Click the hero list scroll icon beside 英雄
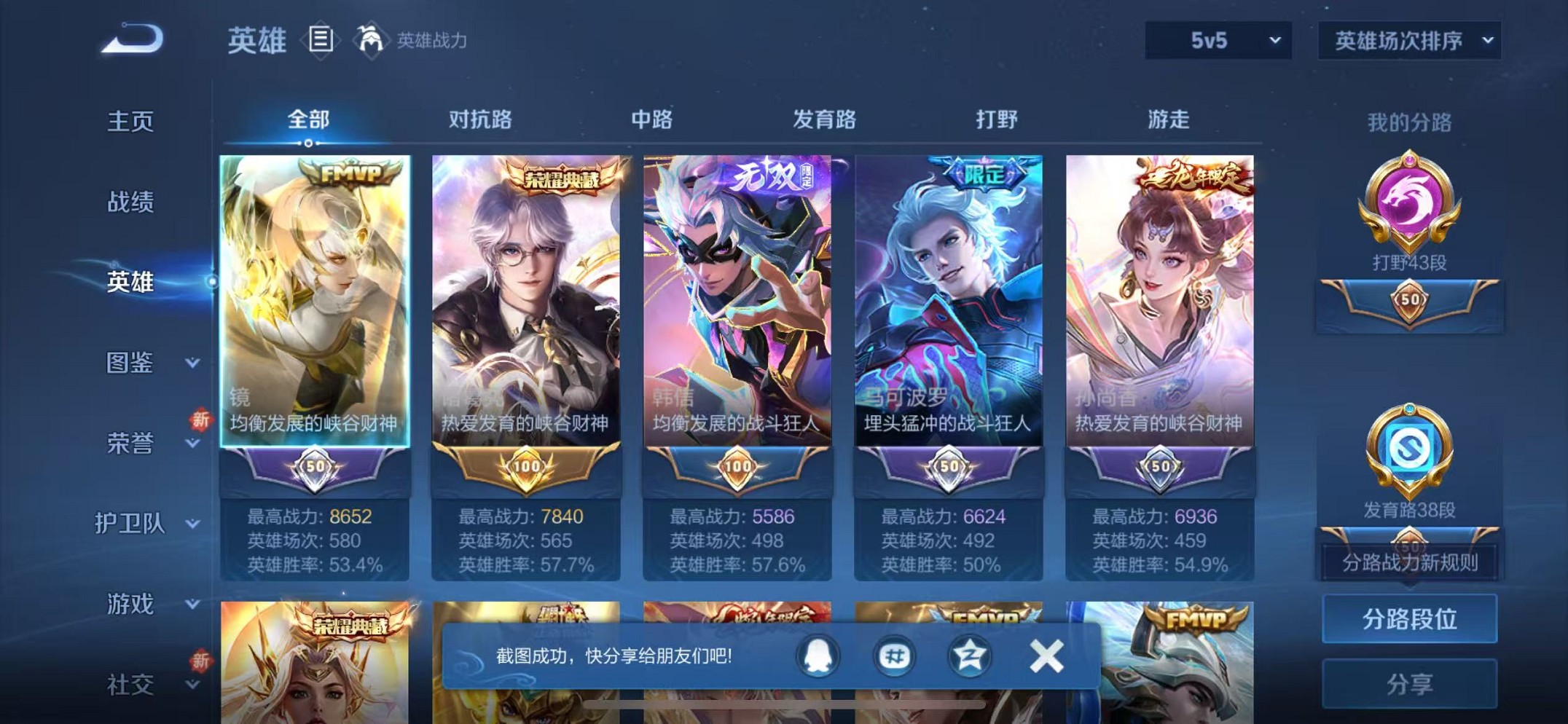Image resolution: width=1568 pixels, height=724 pixels. click(x=321, y=40)
